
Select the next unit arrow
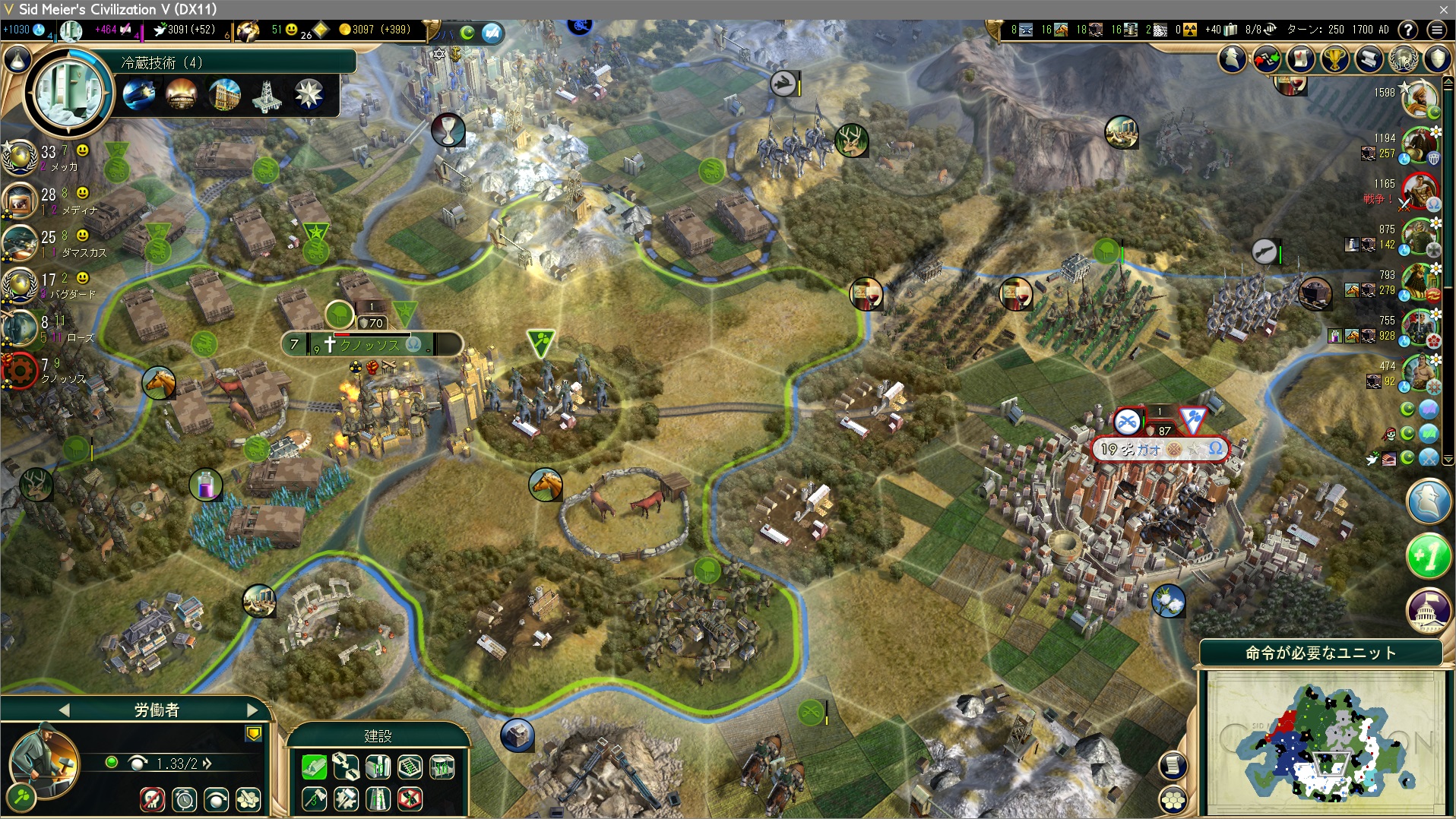coord(252,710)
